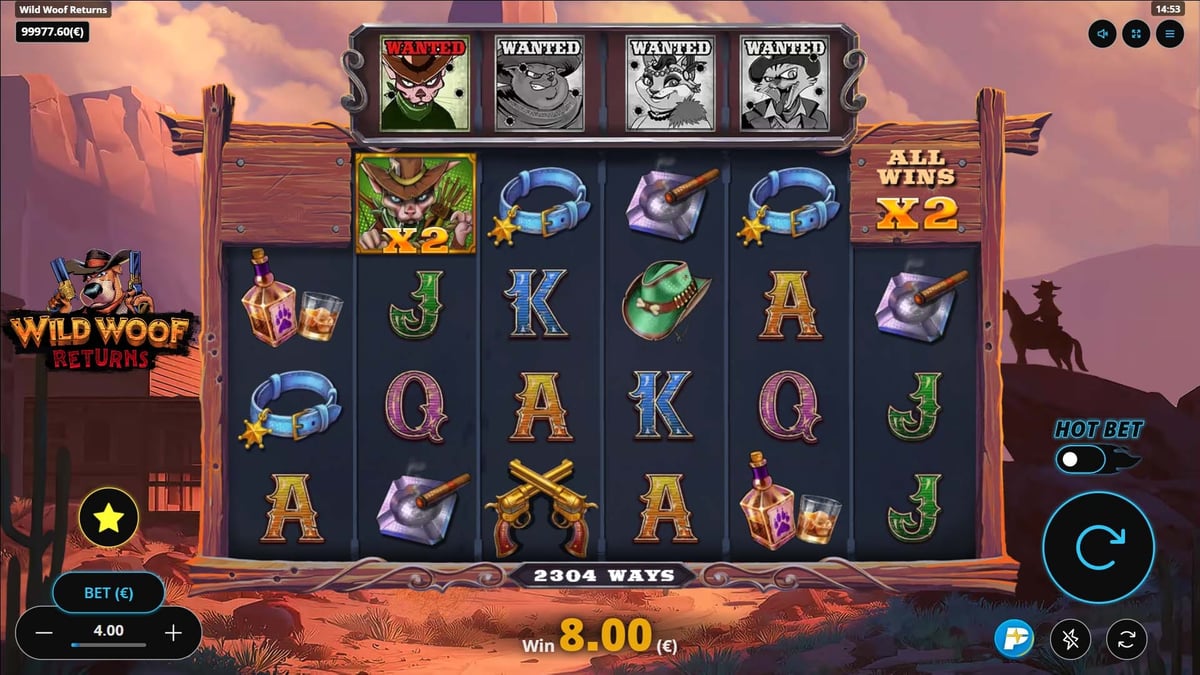Image resolution: width=1200 pixels, height=675 pixels.
Task: Open the hamburger menu
Action: [x=1168, y=34]
